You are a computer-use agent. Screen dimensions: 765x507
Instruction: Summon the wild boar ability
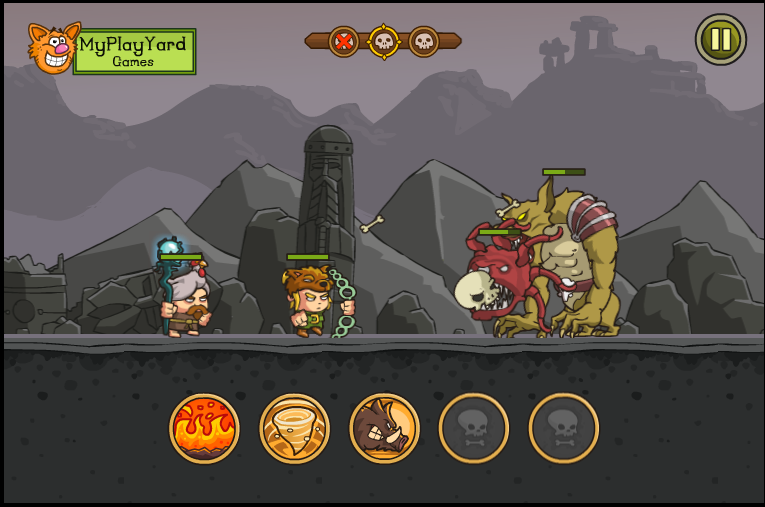(384, 428)
